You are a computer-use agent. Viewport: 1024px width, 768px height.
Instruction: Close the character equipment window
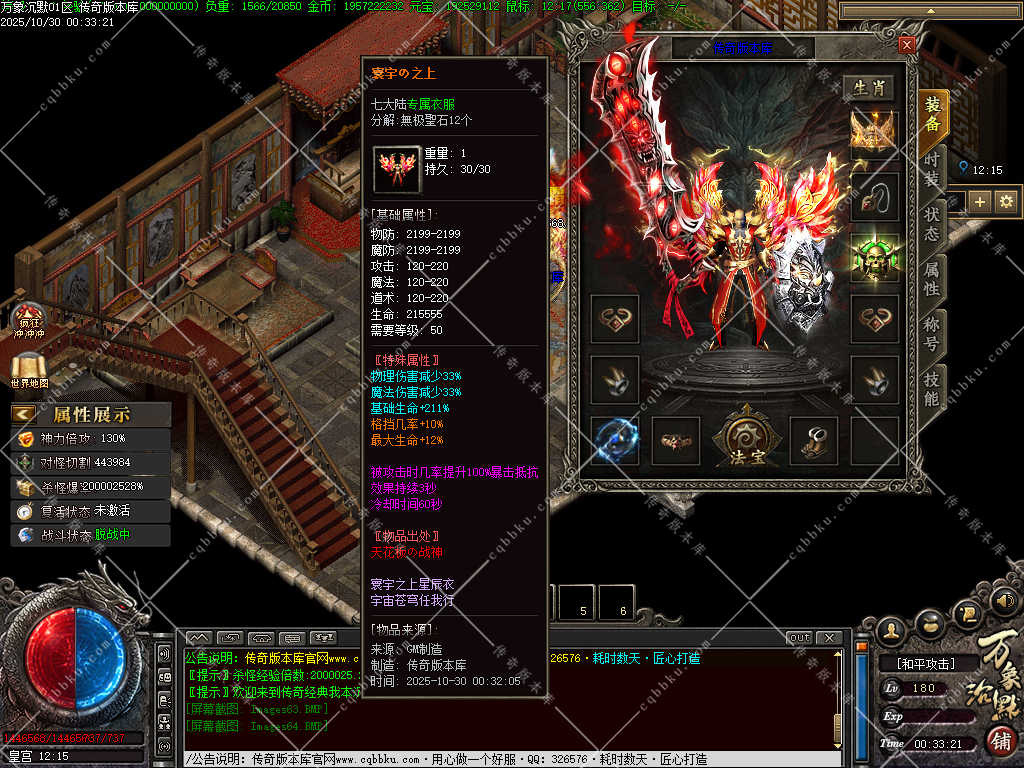point(906,45)
